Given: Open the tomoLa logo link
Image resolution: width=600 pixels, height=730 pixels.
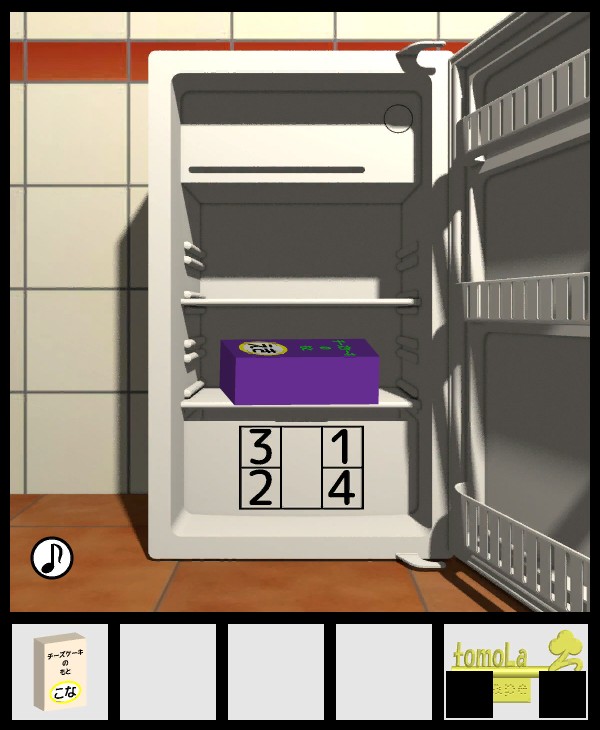Looking at the screenshot, I should coord(515,660).
